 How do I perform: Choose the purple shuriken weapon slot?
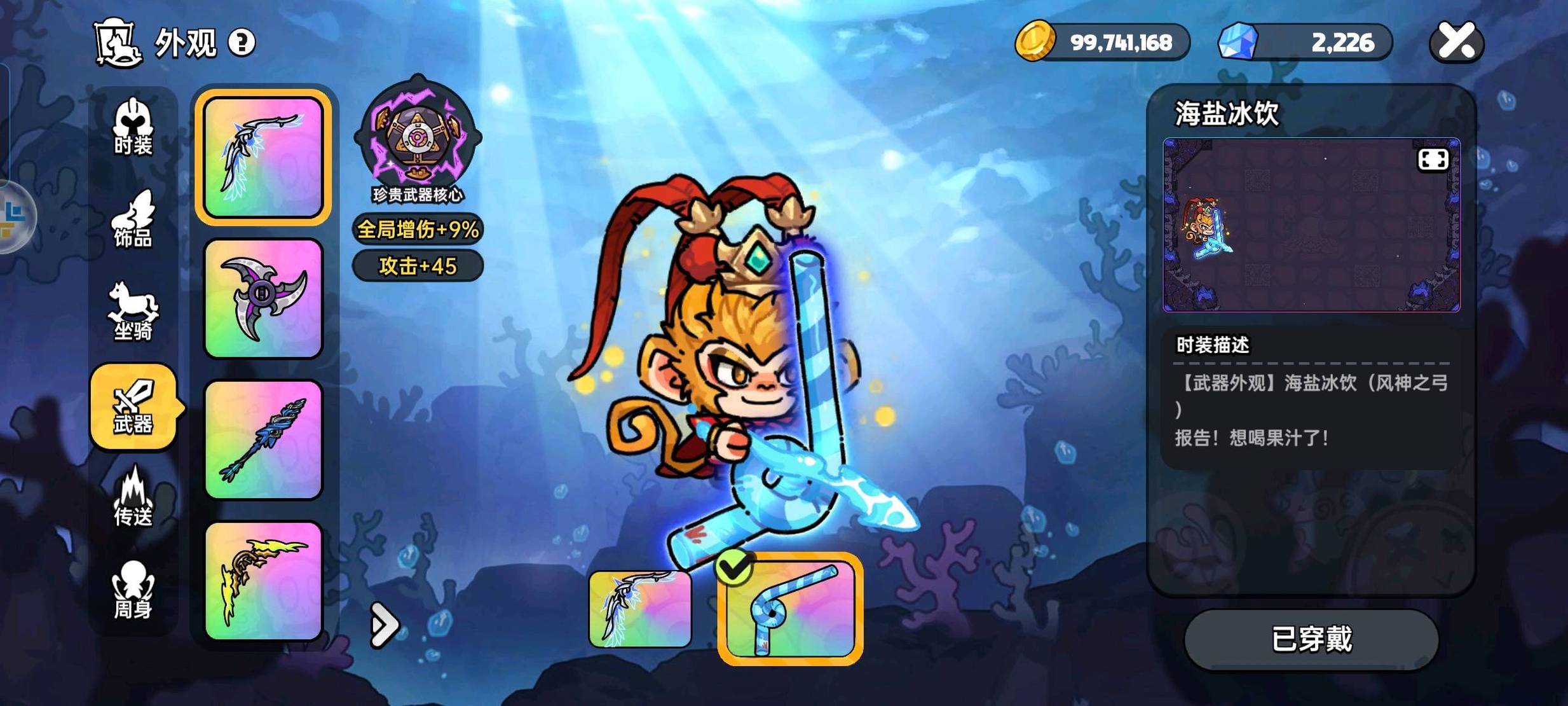click(263, 298)
